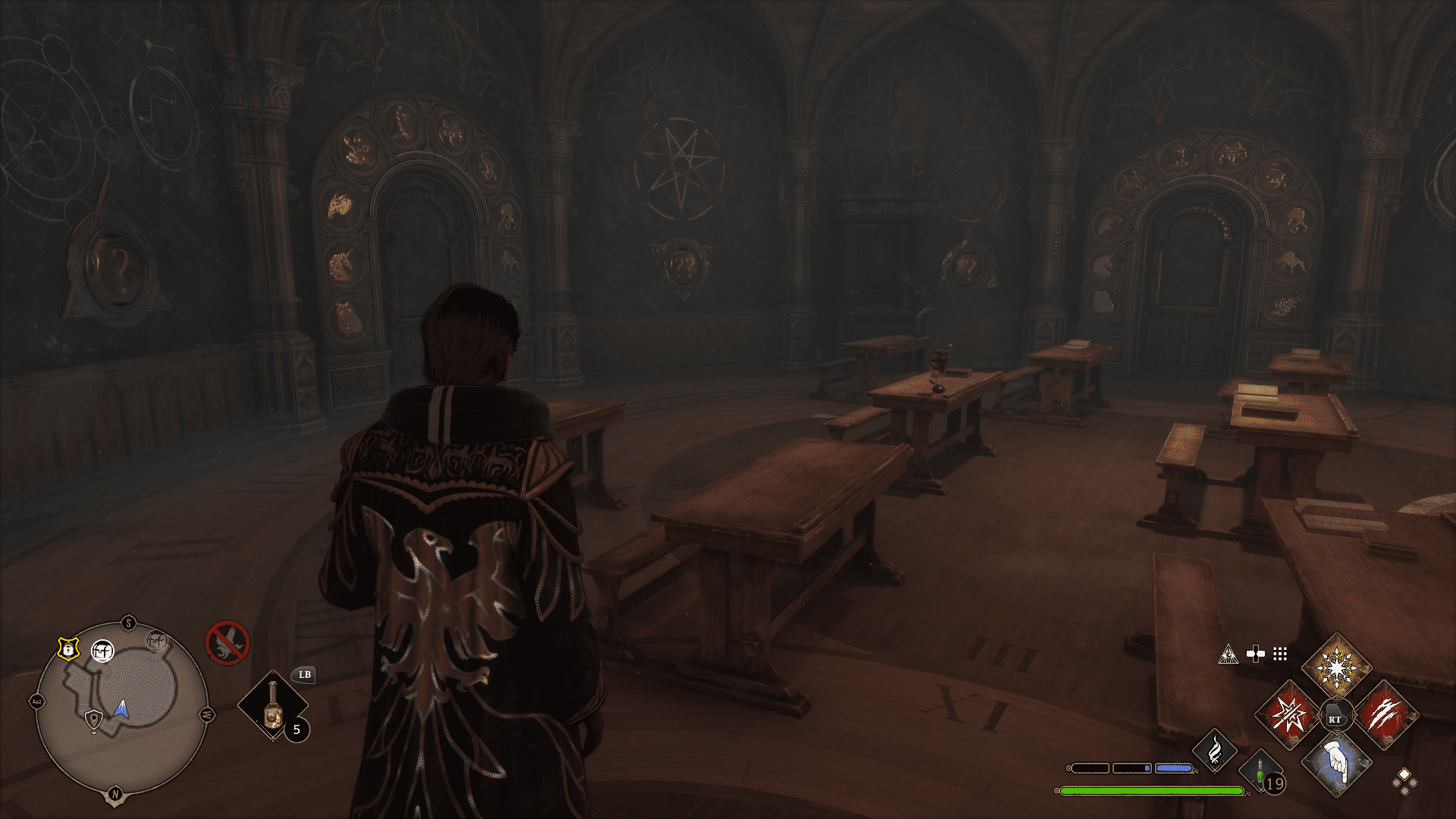Click the circular minimap
Viewport: 1456px width, 819px height.
(x=121, y=710)
